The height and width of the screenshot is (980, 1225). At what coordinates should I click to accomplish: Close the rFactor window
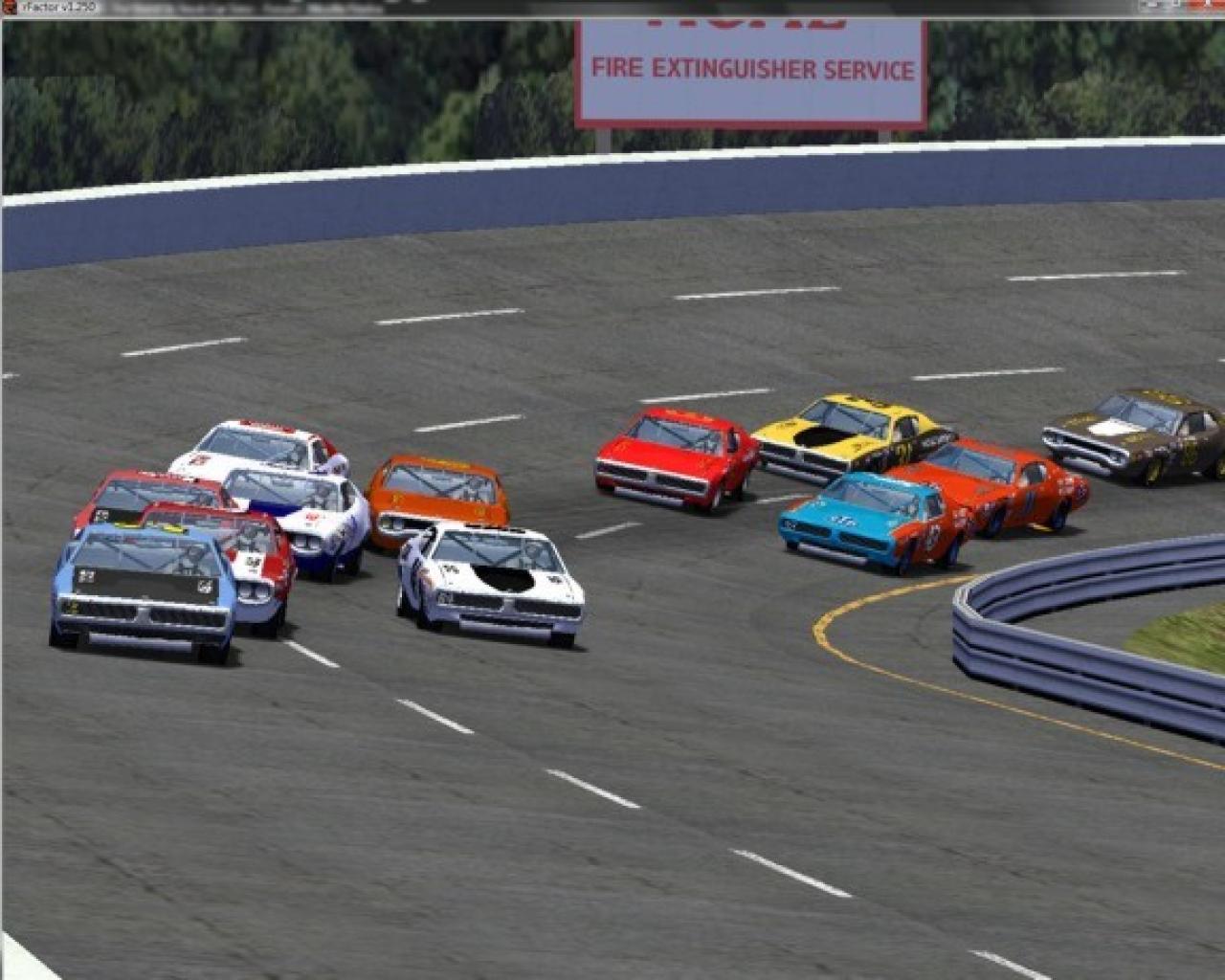1207,4
